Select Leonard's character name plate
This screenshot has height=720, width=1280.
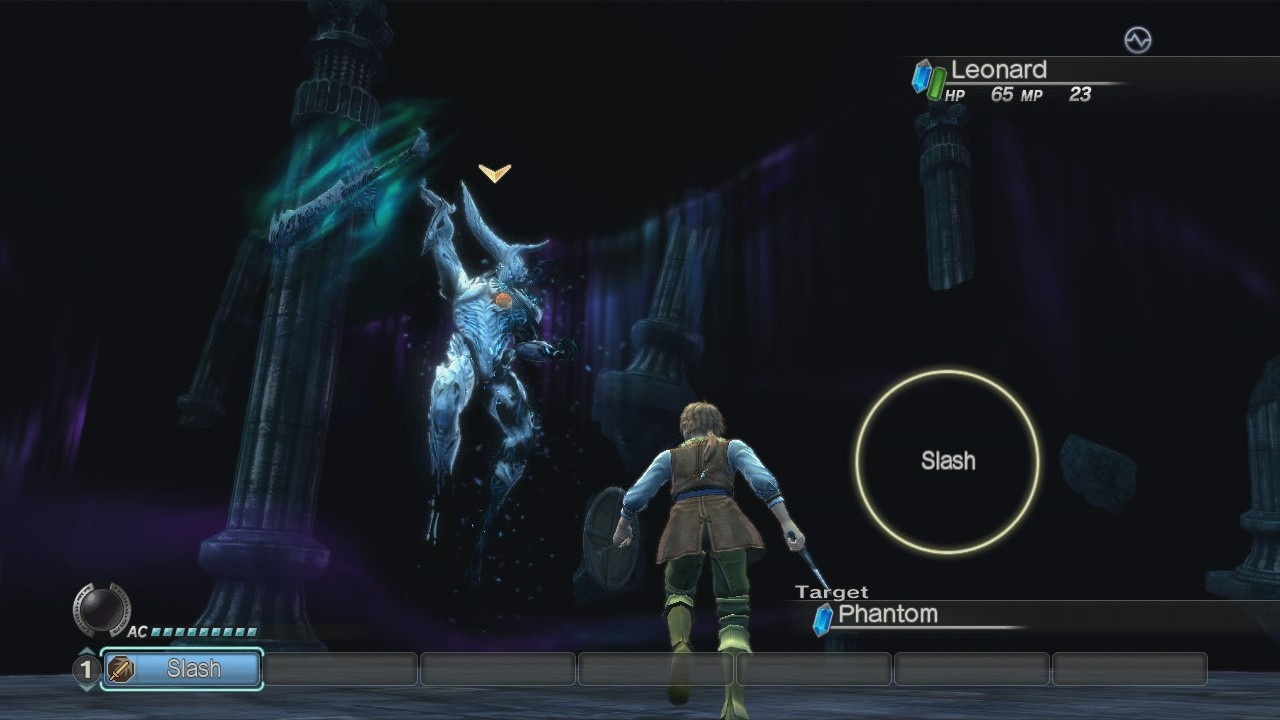[1000, 70]
